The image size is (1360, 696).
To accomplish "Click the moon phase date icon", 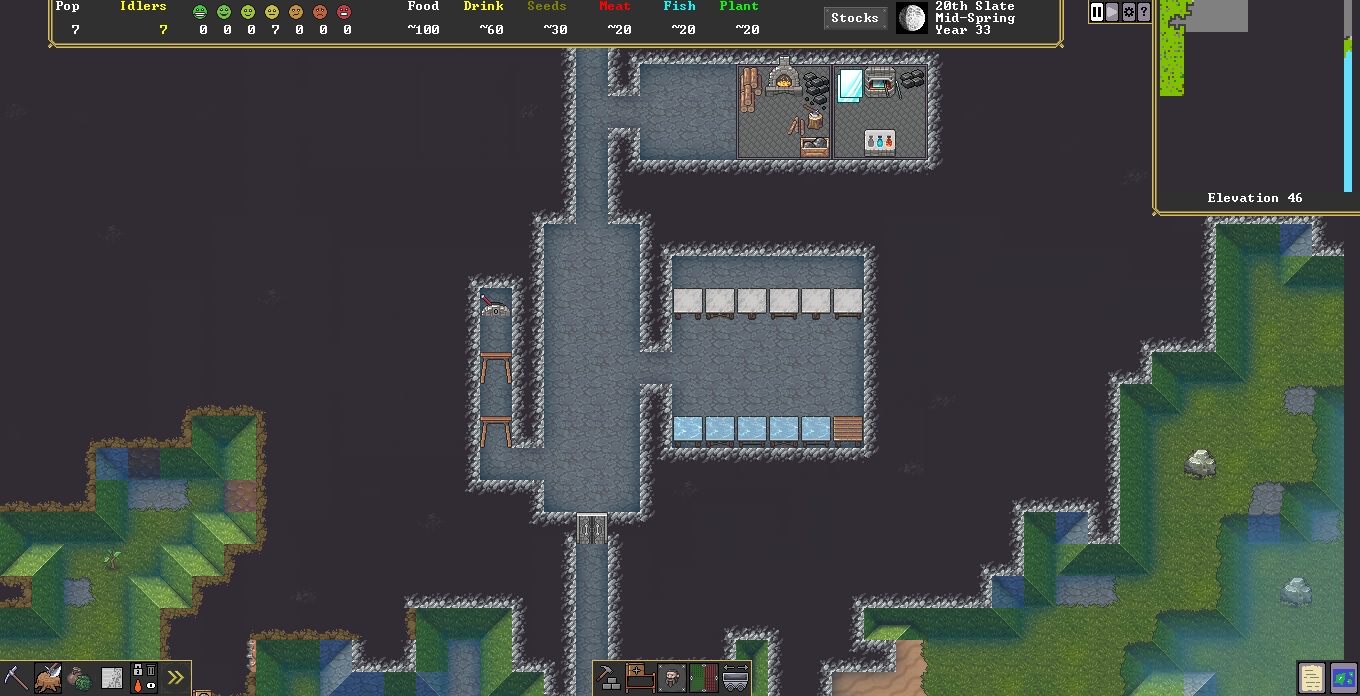I will (911, 18).
